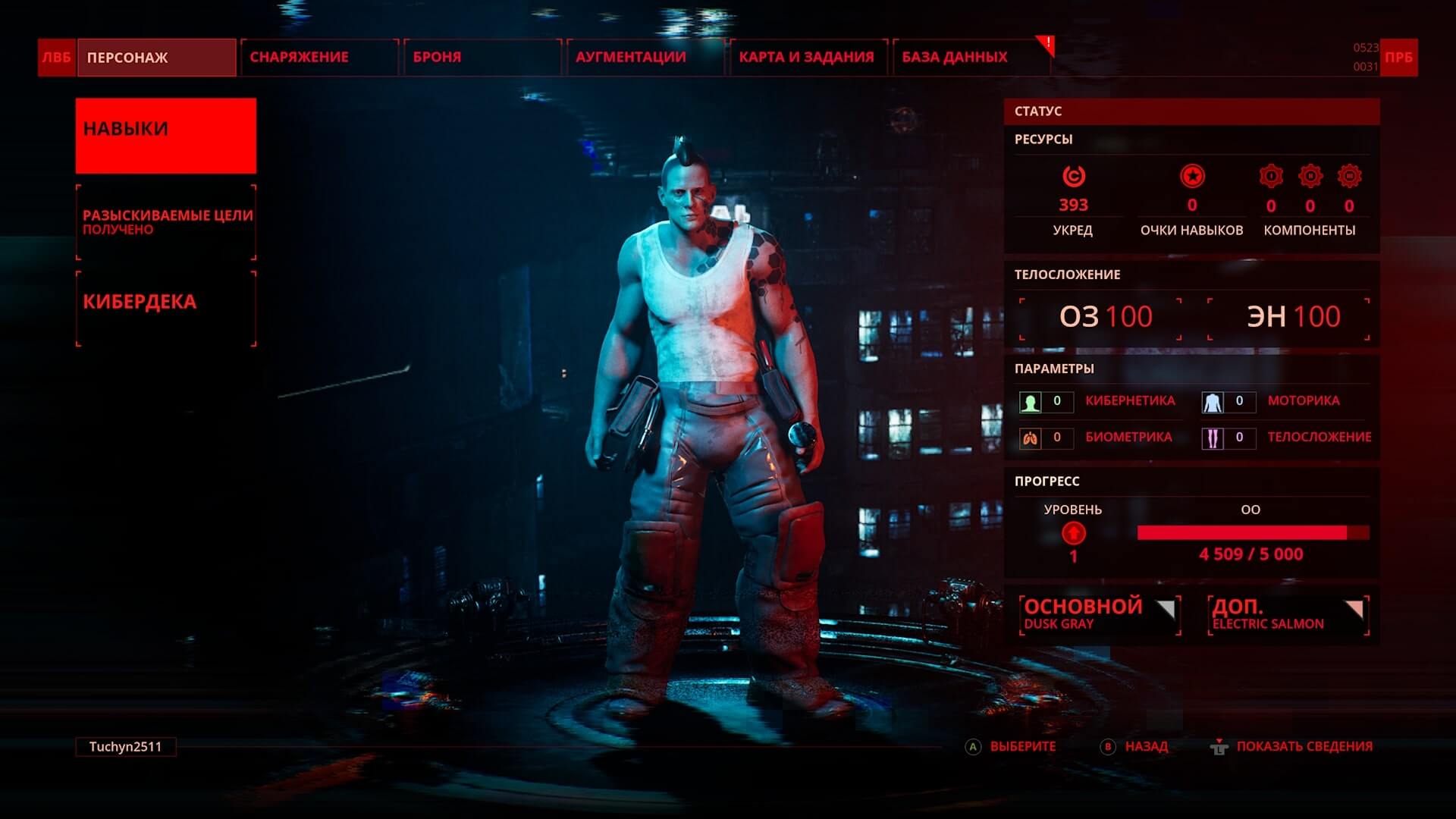Open the Карта и задания tab
The width and height of the screenshot is (1456, 819).
click(808, 58)
